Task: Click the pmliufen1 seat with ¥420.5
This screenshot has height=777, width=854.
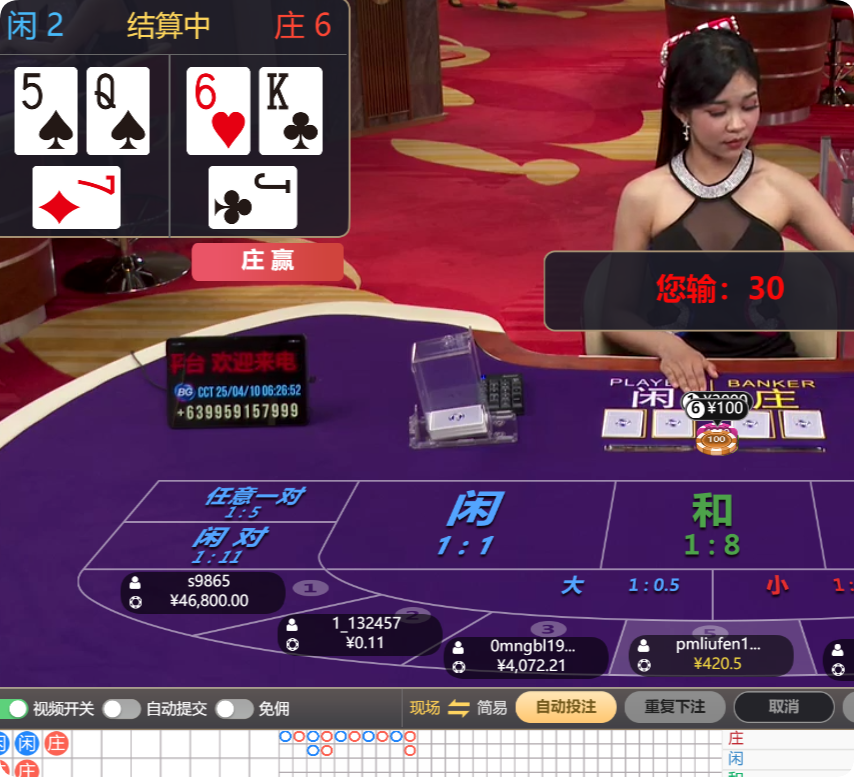Action: tap(710, 654)
